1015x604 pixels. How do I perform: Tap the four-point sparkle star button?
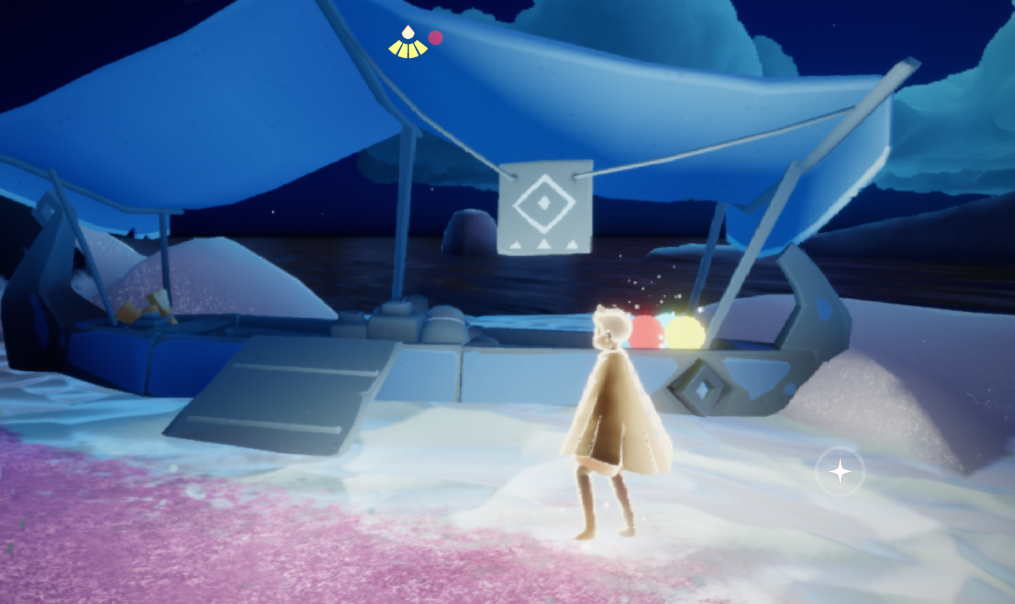click(x=840, y=470)
